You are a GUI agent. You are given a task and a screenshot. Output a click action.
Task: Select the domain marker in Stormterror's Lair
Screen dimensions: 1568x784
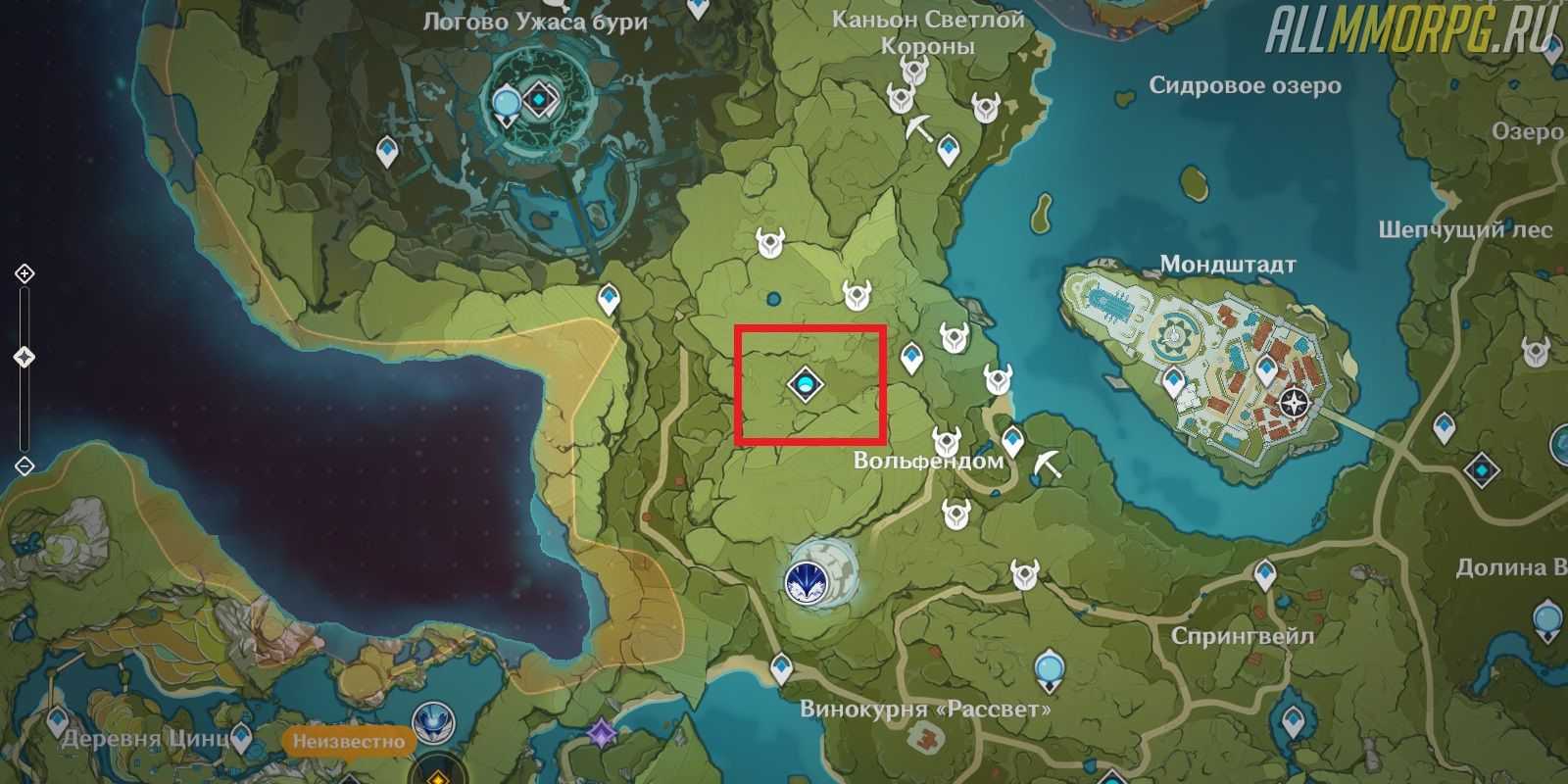(540, 99)
